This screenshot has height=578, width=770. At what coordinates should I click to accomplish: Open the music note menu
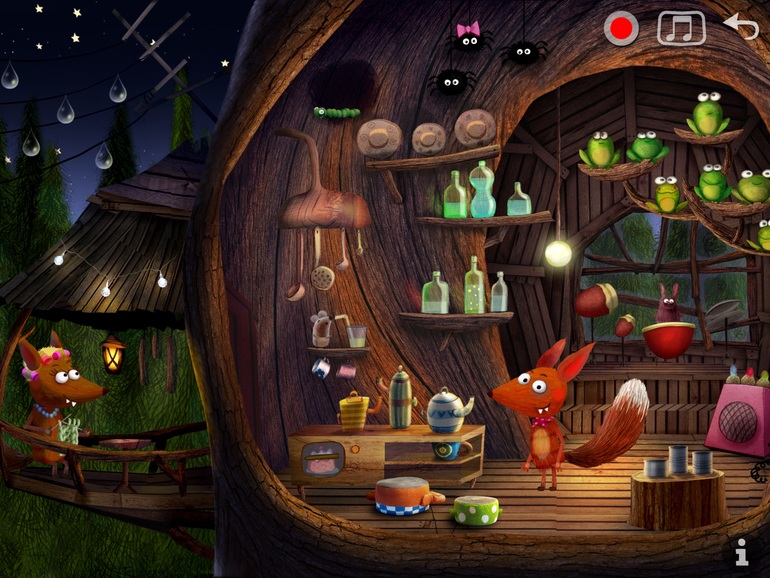tap(681, 28)
